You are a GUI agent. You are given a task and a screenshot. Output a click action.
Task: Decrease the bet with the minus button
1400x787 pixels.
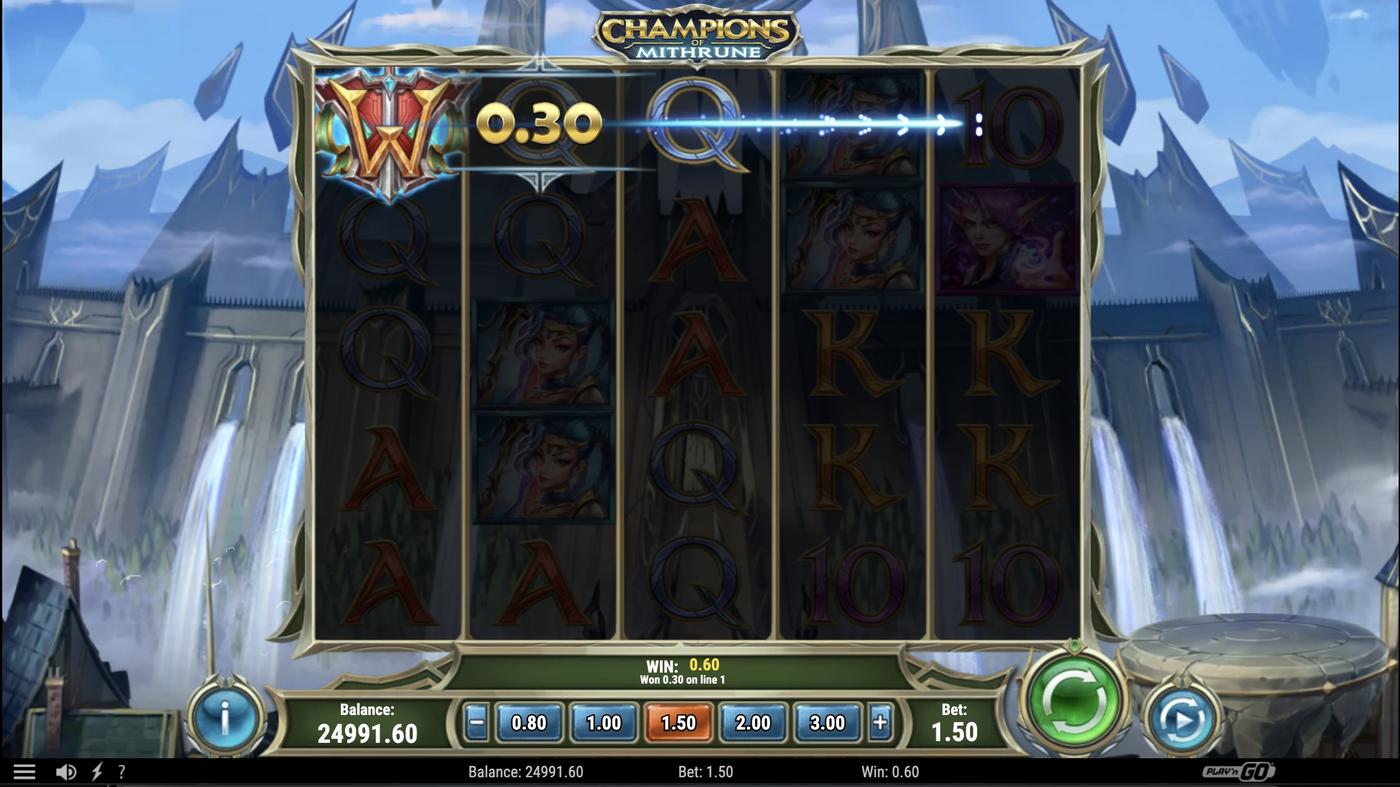pyautogui.click(x=477, y=722)
